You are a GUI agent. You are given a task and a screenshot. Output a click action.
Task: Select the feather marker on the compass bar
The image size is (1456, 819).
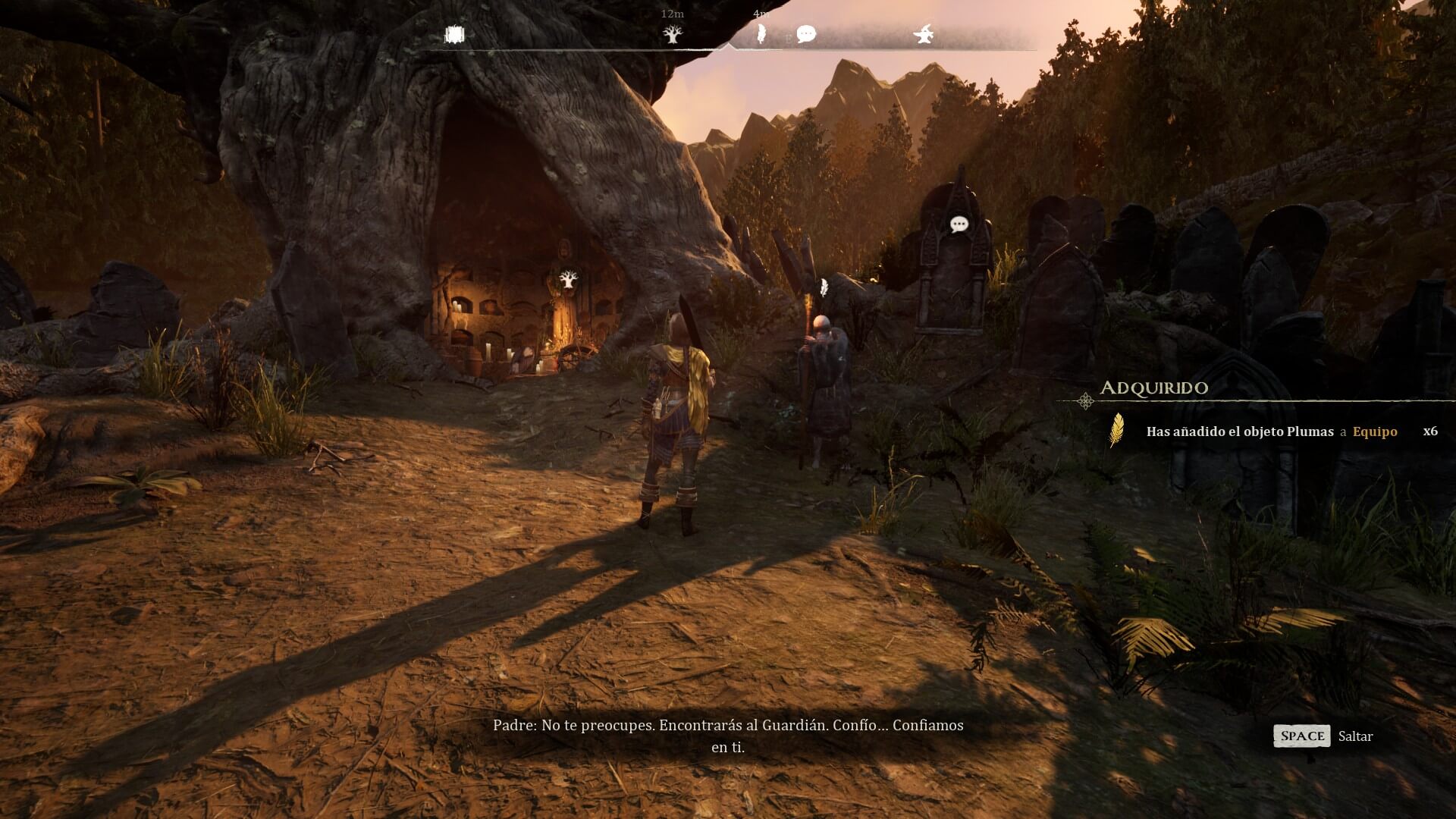[x=761, y=34]
